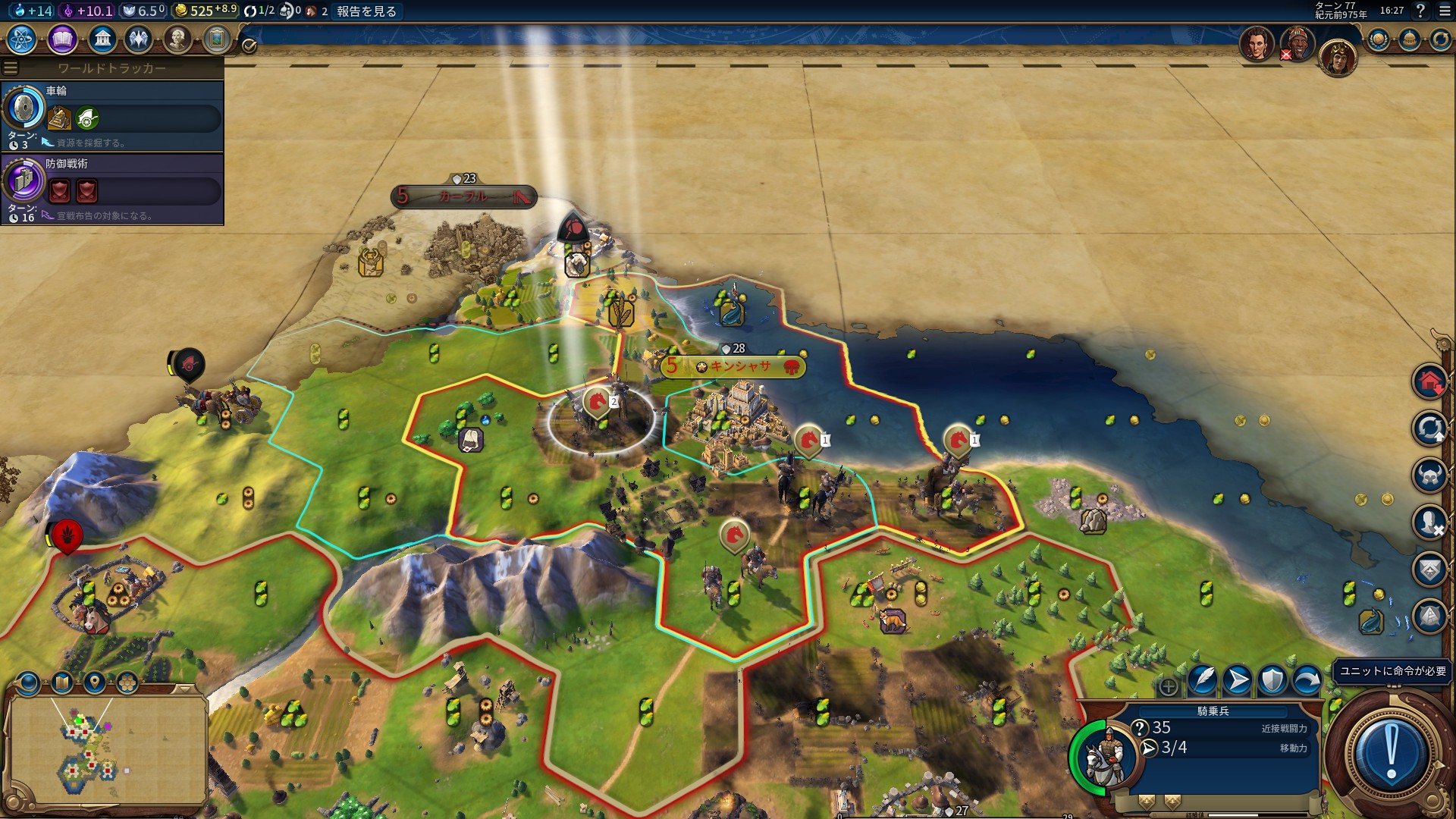Open the government building button
1456x819 pixels.
(102, 39)
